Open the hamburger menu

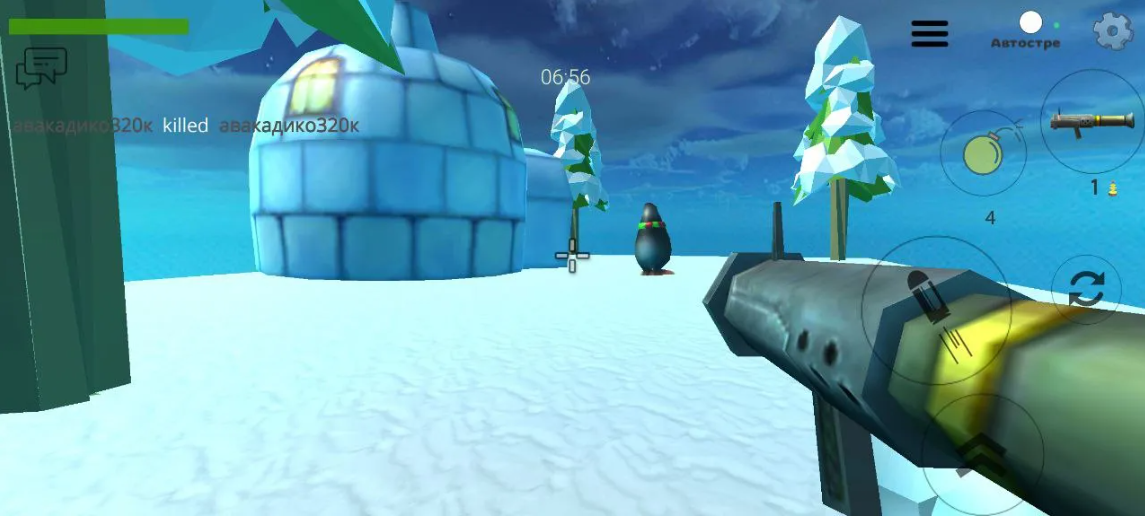click(x=929, y=33)
